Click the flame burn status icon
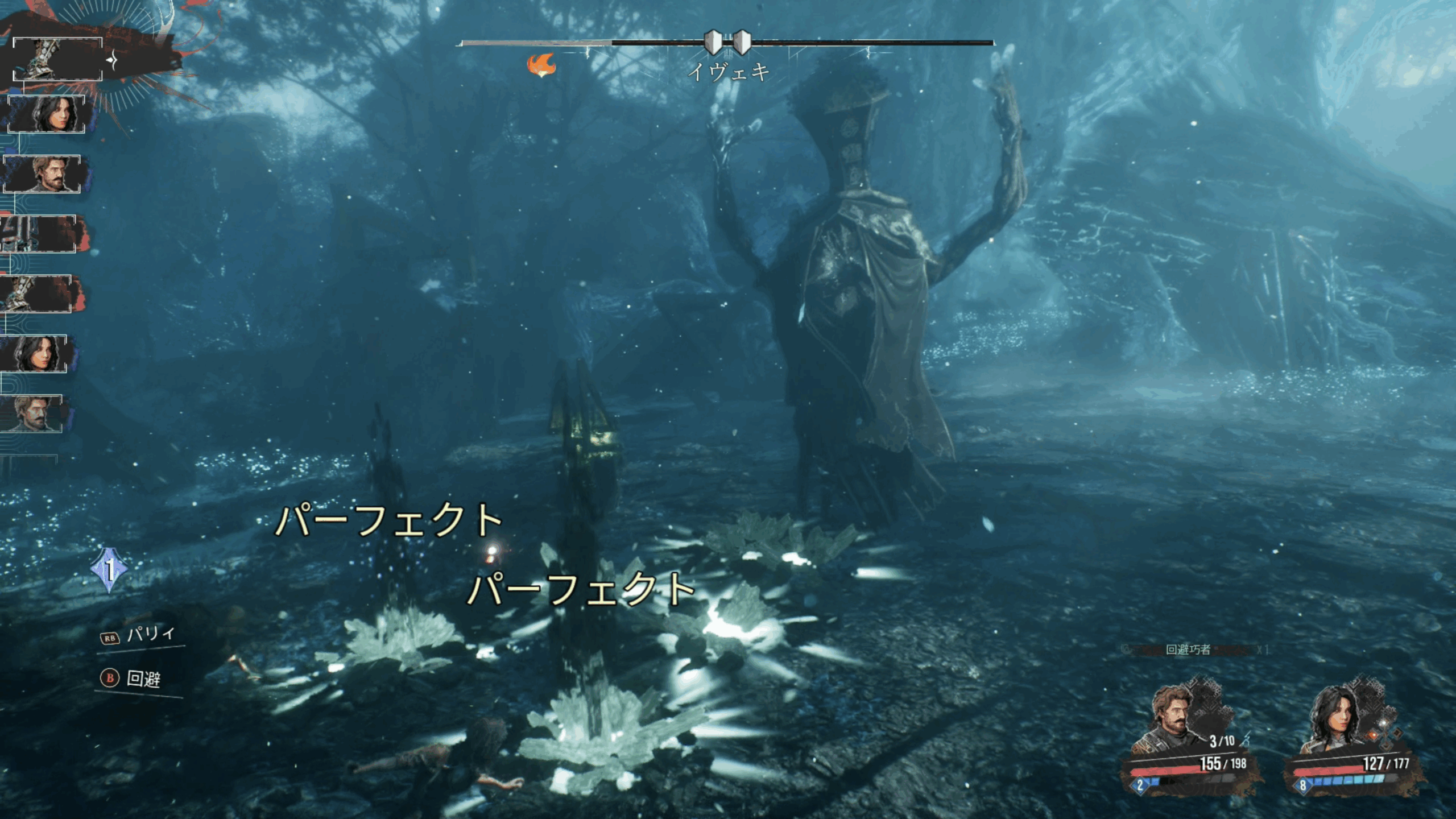 (541, 65)
